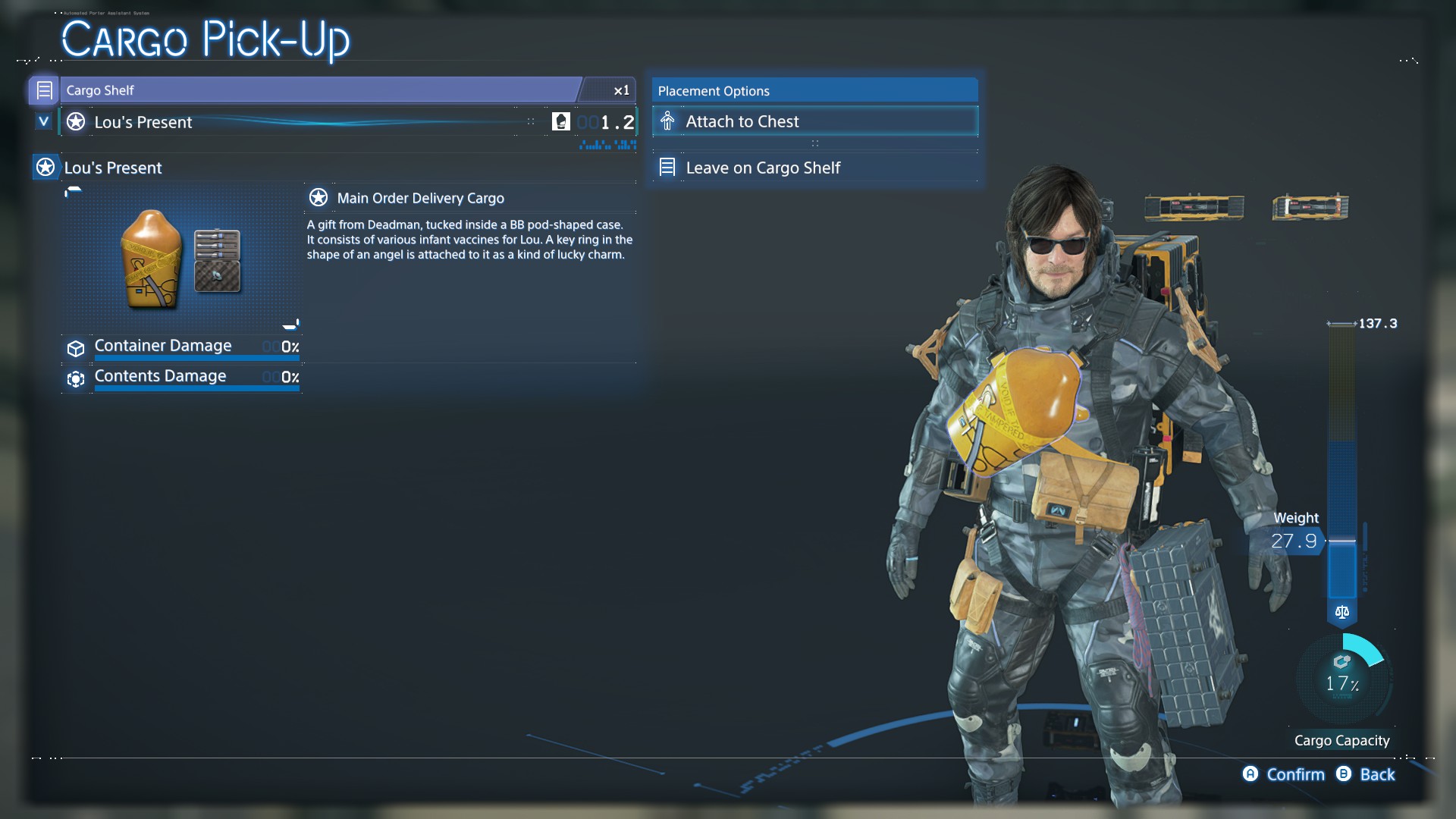Choose Leave on Cargo Shelf
1456x819 pixels.
(814, 168)
